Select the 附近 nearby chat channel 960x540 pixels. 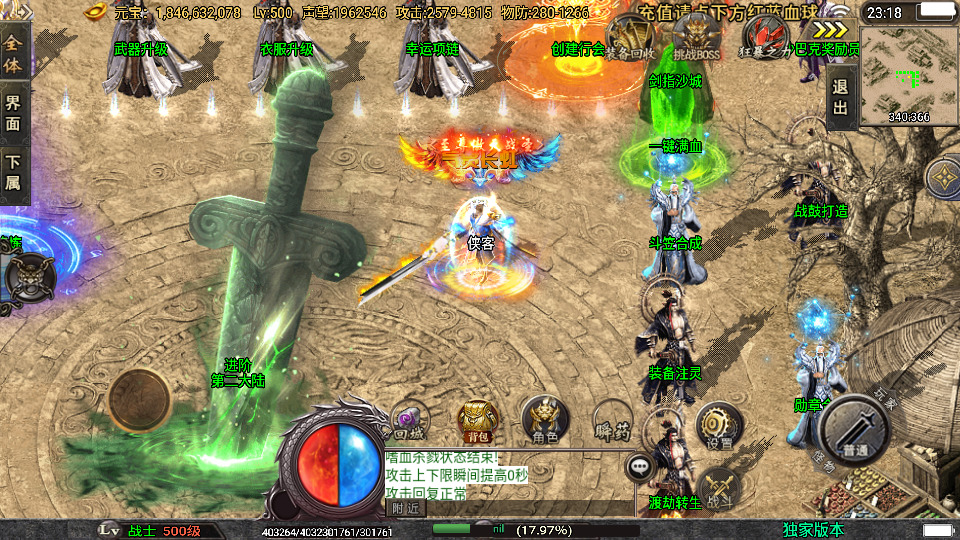[405, 508]
